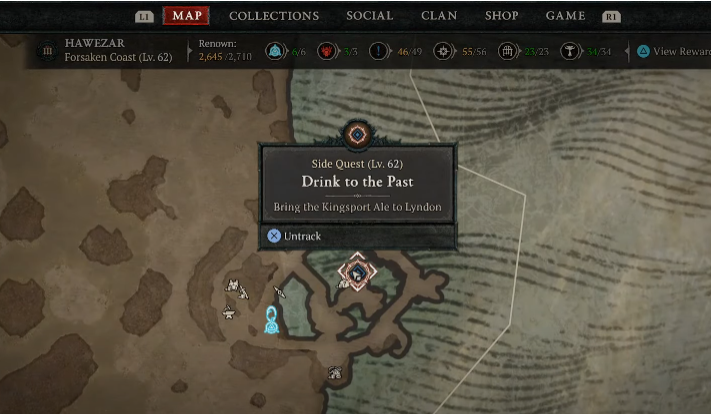Open the Social tab
The image size is (711, 414).
[370, 16]
